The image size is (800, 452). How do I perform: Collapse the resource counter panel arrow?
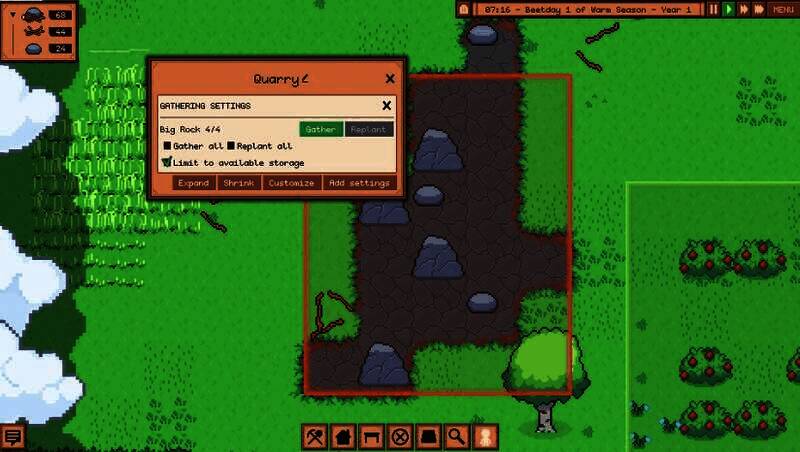click(x=13, y=14)
